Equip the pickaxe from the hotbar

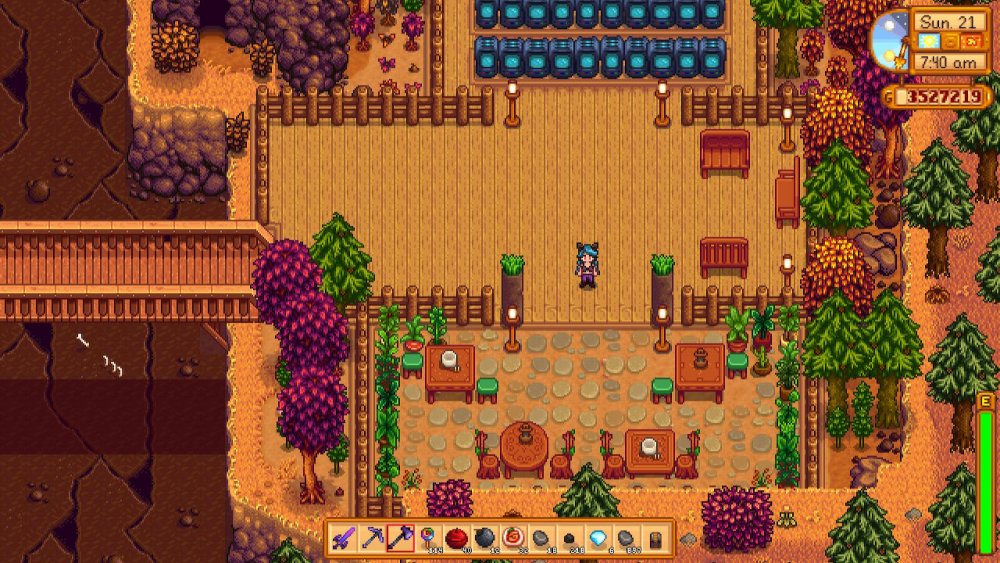coord(371,539)
